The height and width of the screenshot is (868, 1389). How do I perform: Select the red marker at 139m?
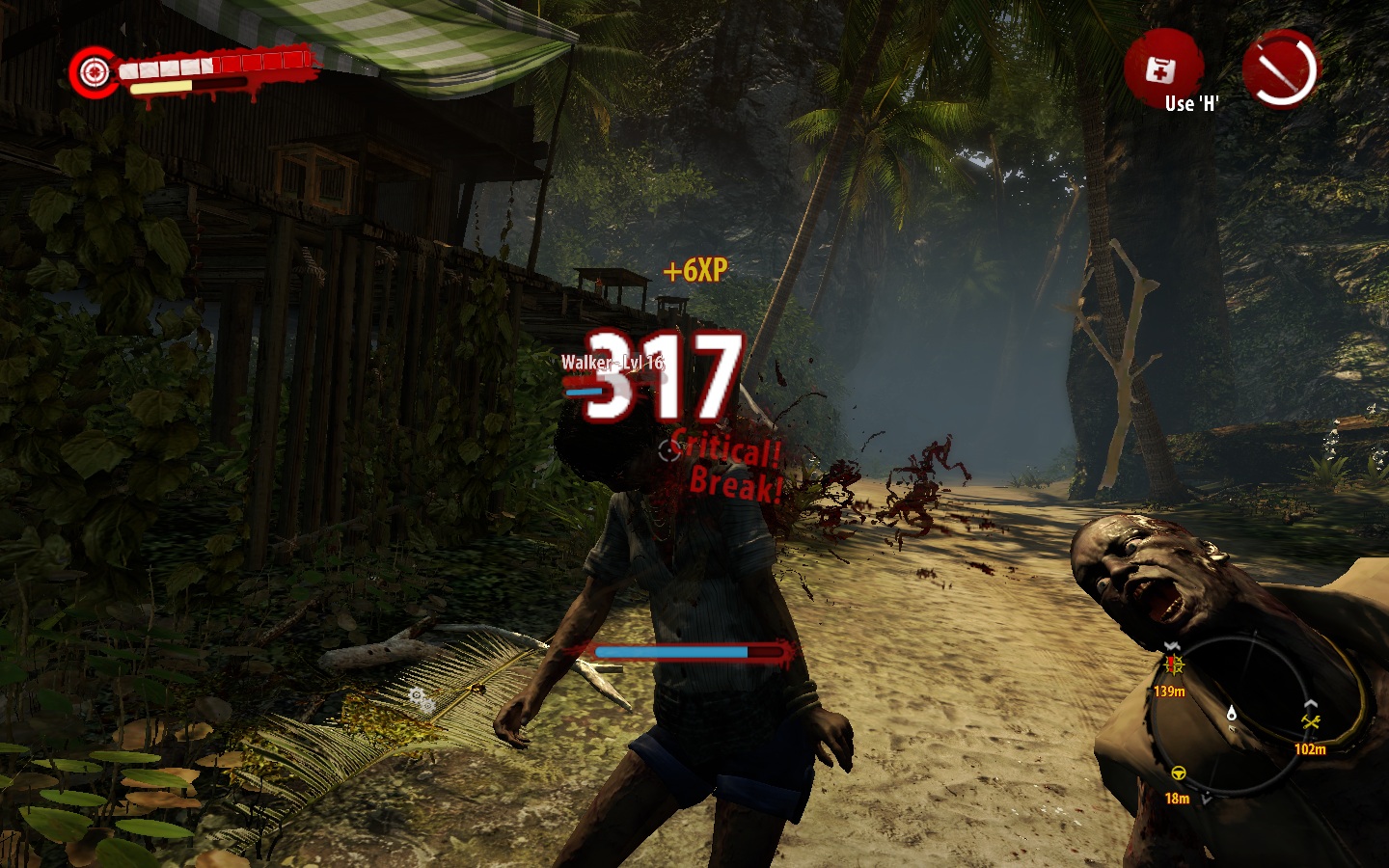click(1174, 665)
